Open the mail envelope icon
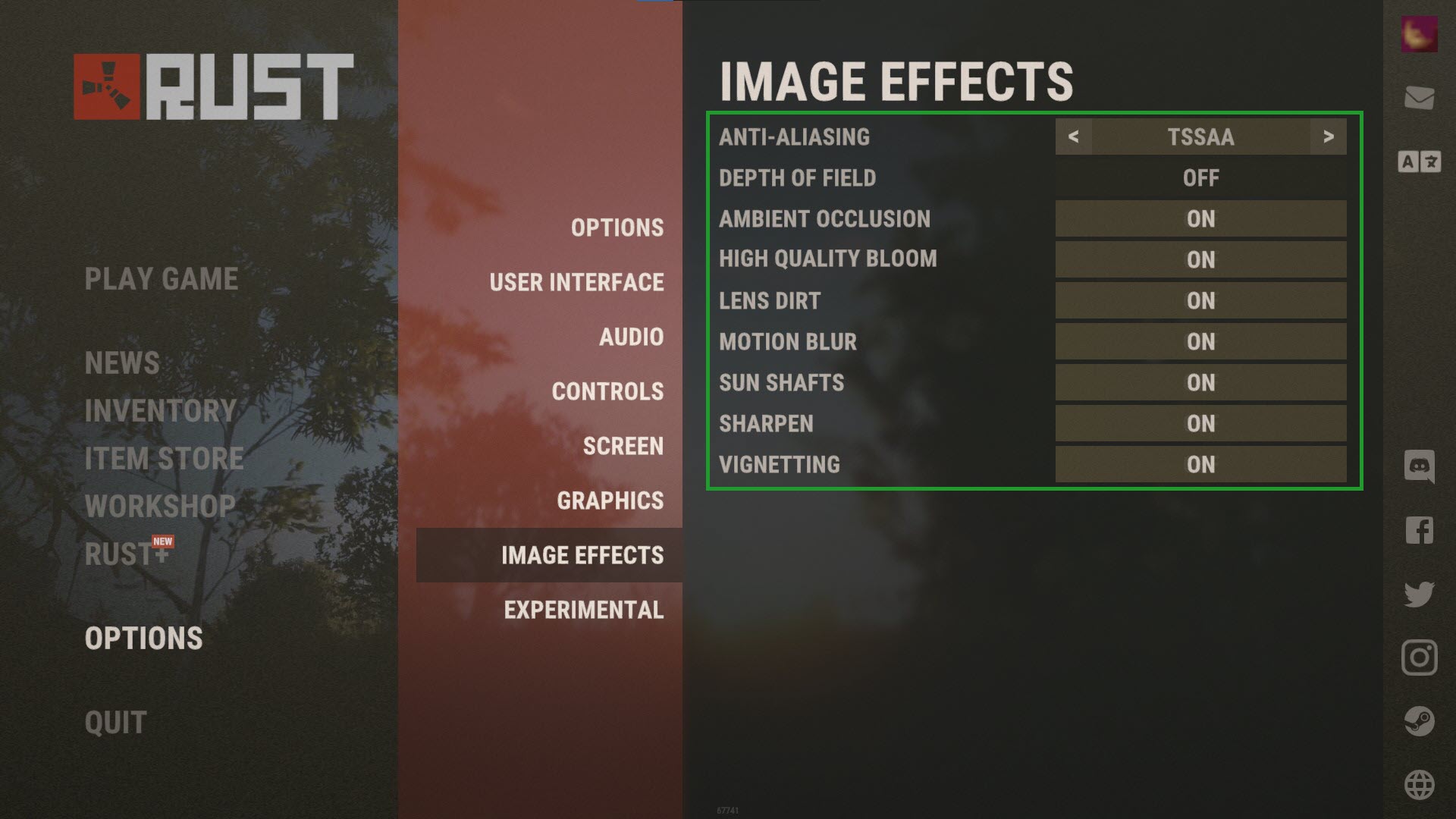 tap(1421, 99)
